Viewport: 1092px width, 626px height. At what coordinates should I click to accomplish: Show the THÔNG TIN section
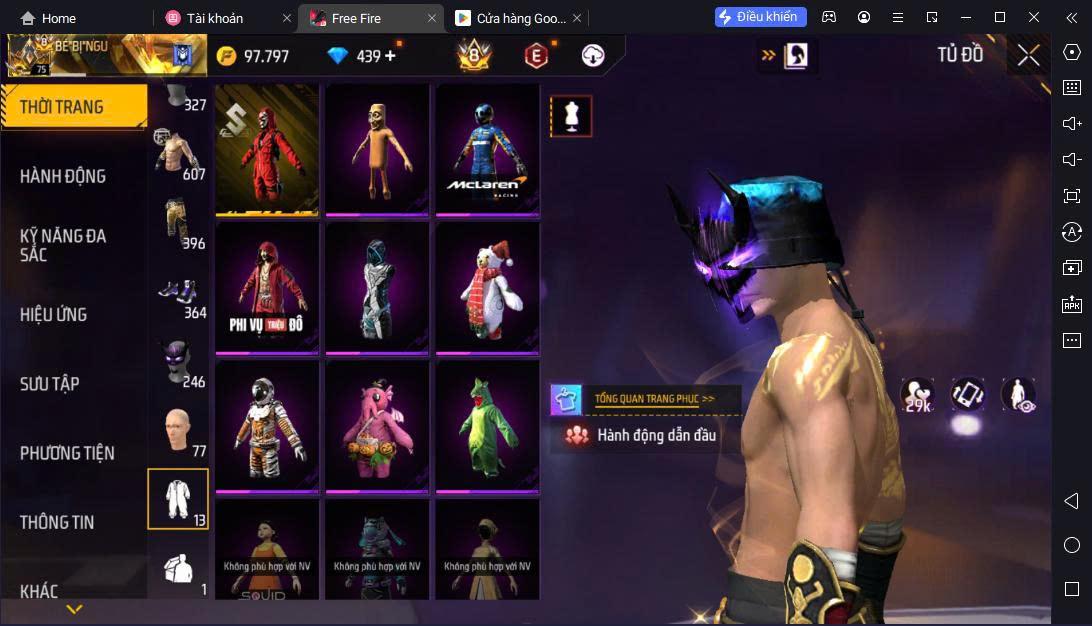click(x=57, y=522)
